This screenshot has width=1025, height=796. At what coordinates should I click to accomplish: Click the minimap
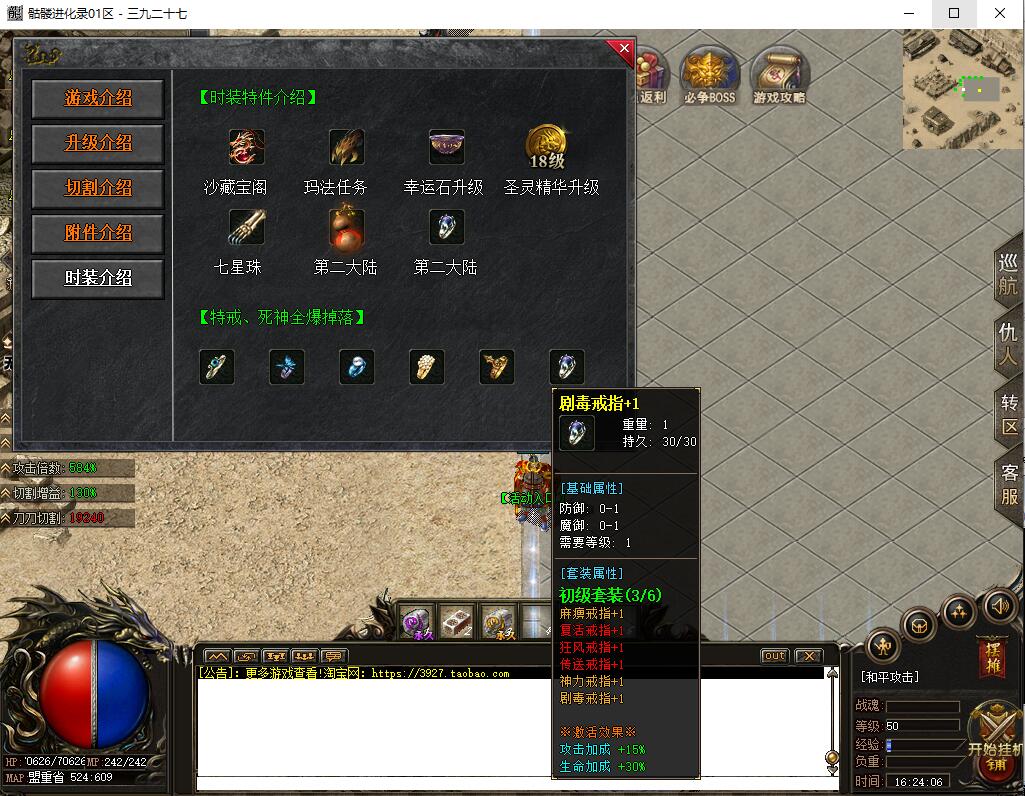click(x=962, y=89)
